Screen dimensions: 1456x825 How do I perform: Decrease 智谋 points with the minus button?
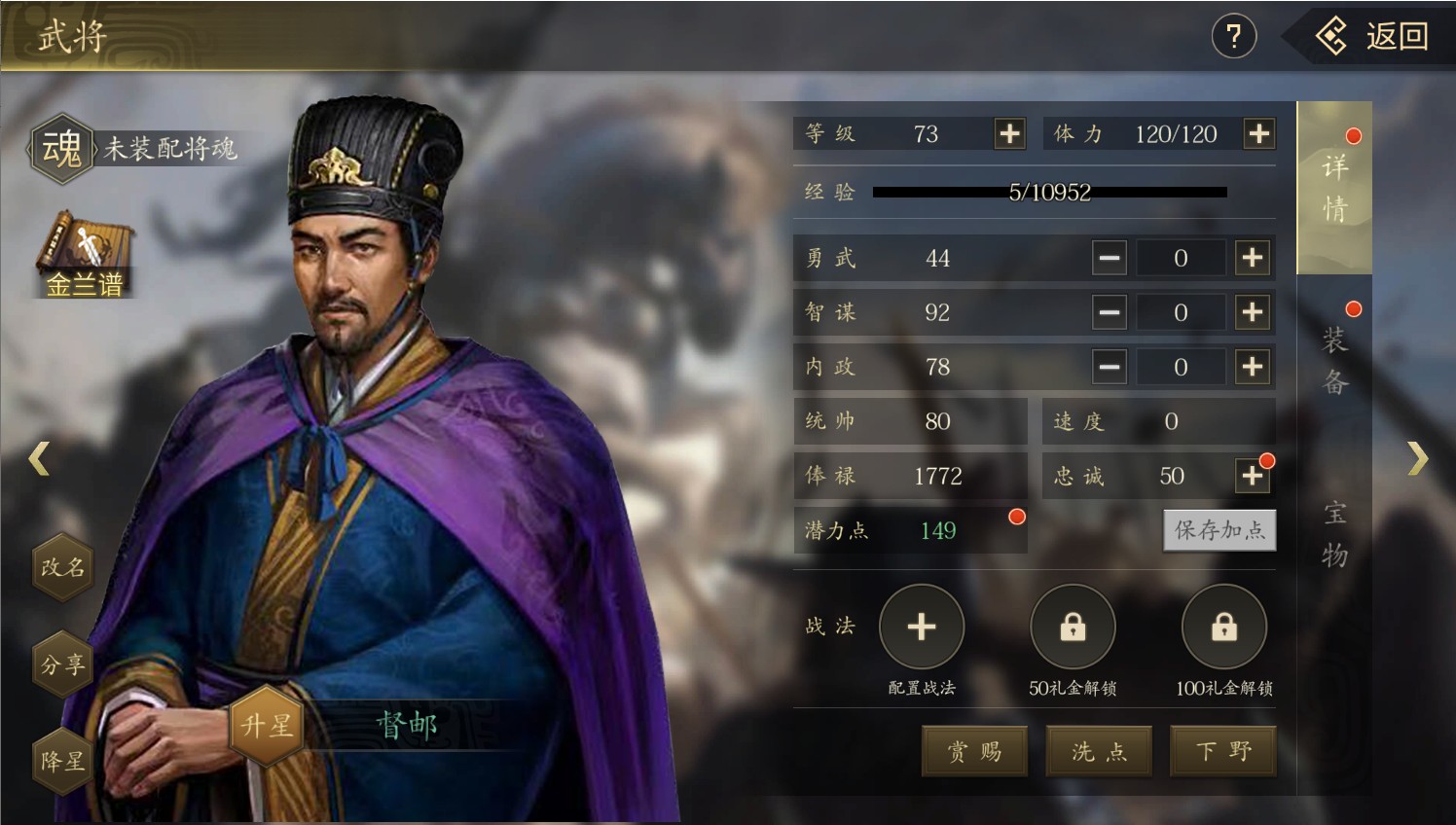[1109, 312]
